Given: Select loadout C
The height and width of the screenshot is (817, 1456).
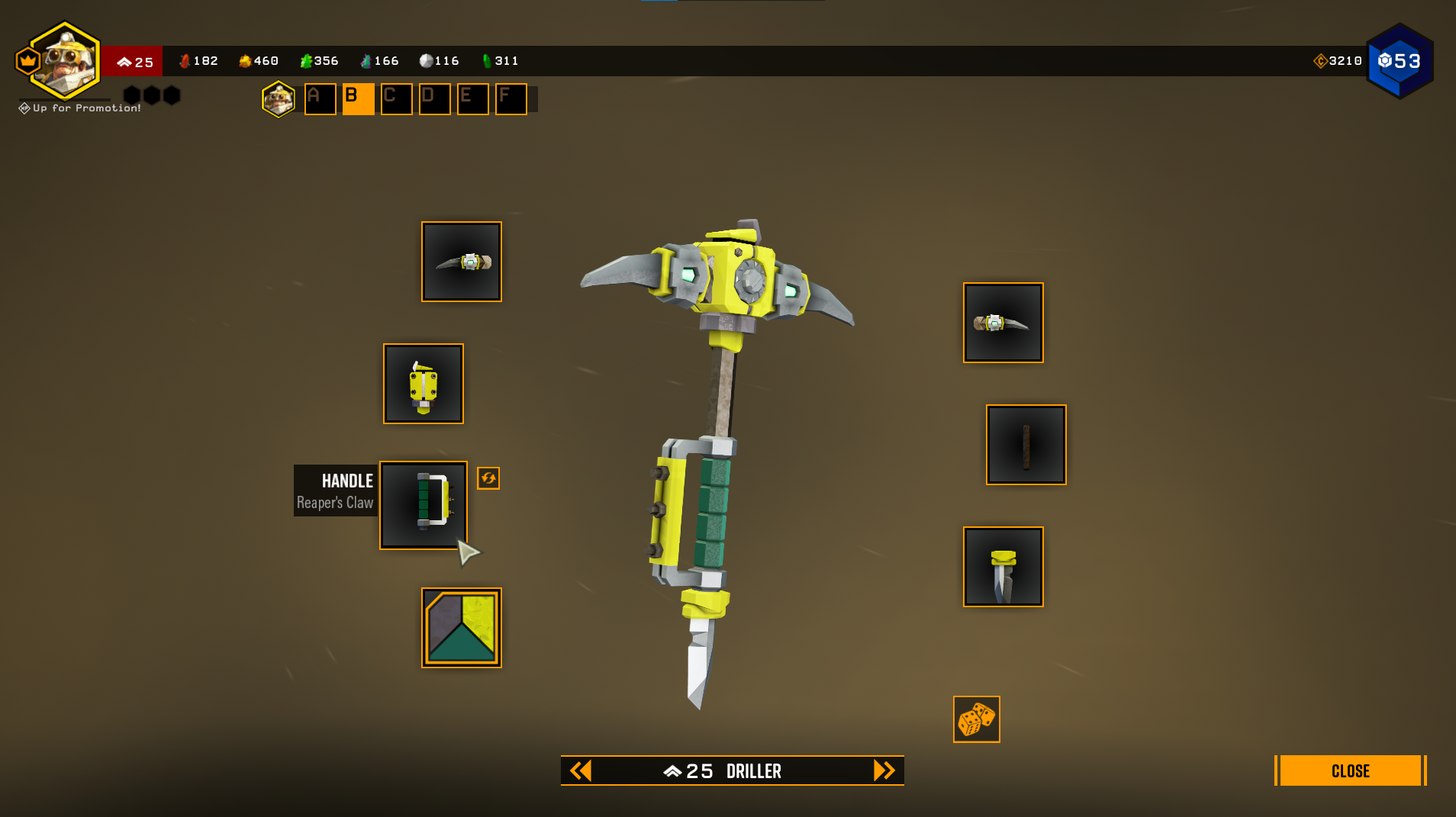Looking at the screenshot, I should pos(397,99).
